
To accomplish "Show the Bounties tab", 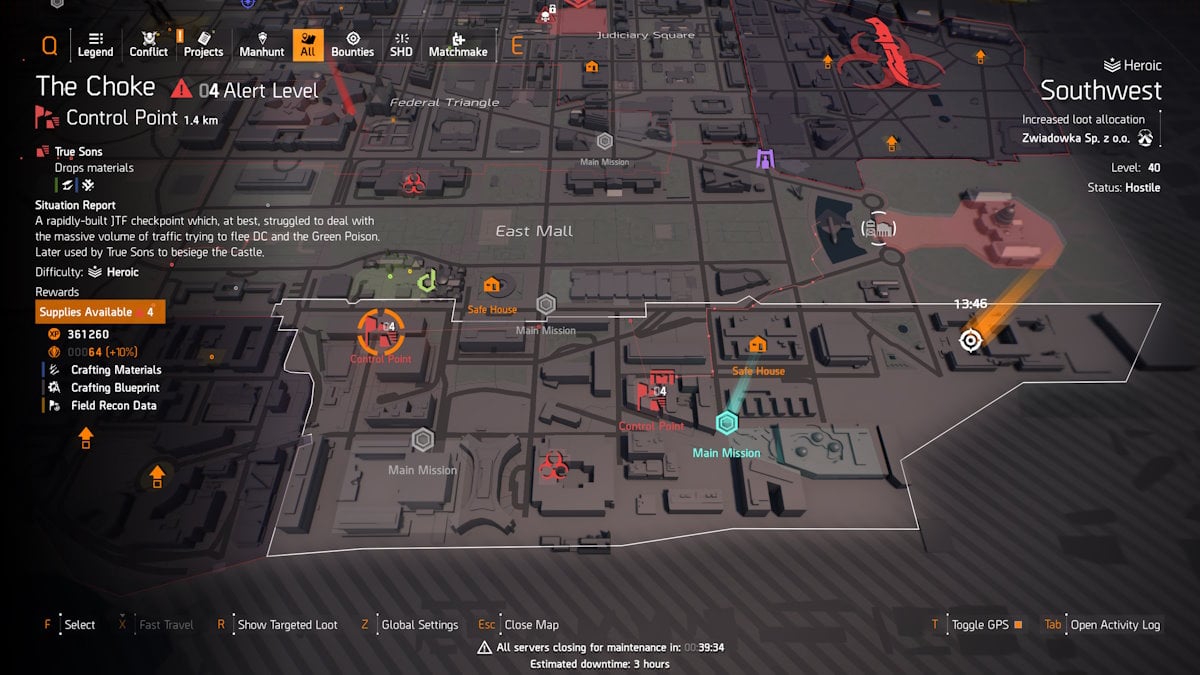I will pyautogui.click(x=352, y=45).
